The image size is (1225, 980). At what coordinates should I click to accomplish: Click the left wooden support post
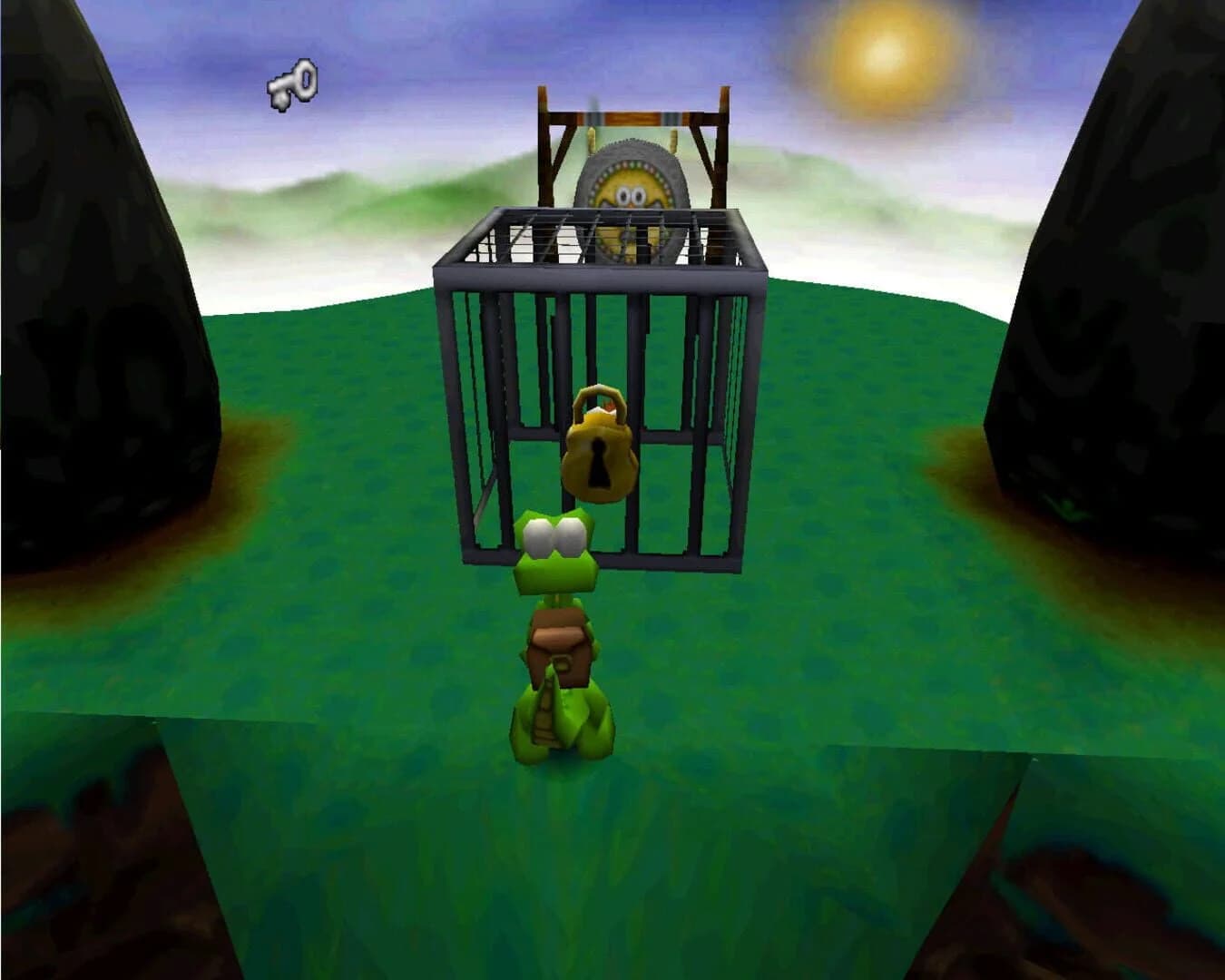544,163
